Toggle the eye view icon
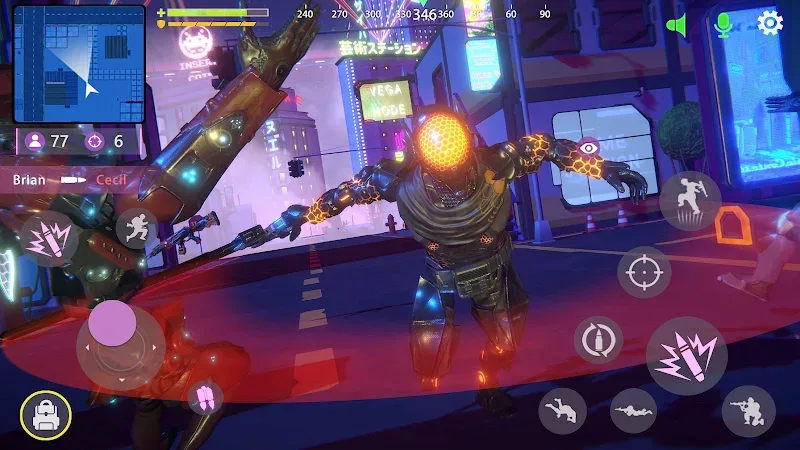The height and width of the screenshot is (450, 800). (x=588, y=147)
